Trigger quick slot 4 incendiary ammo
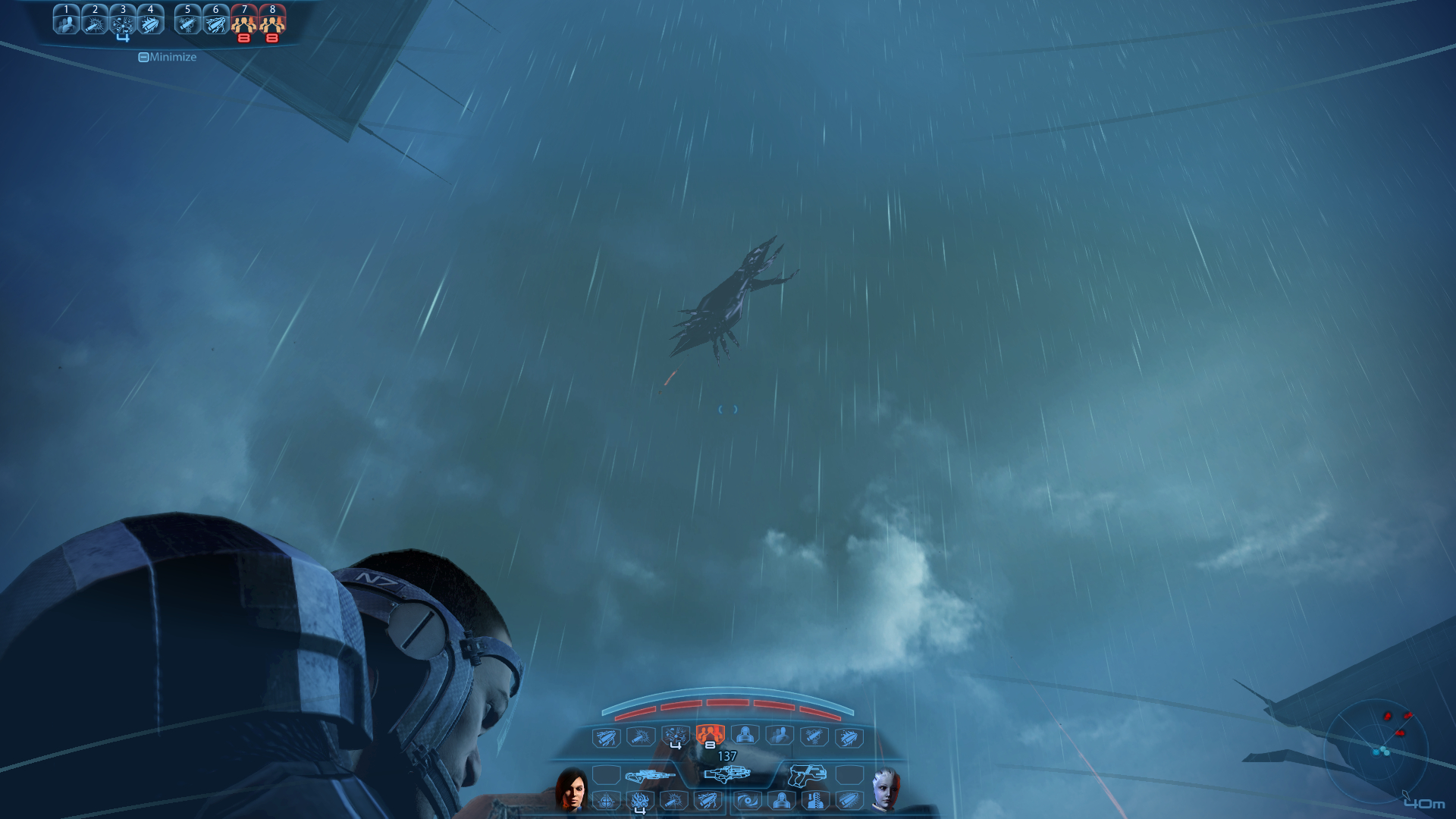The width and height of the screenshot is (1456, 819). [151, 20]
